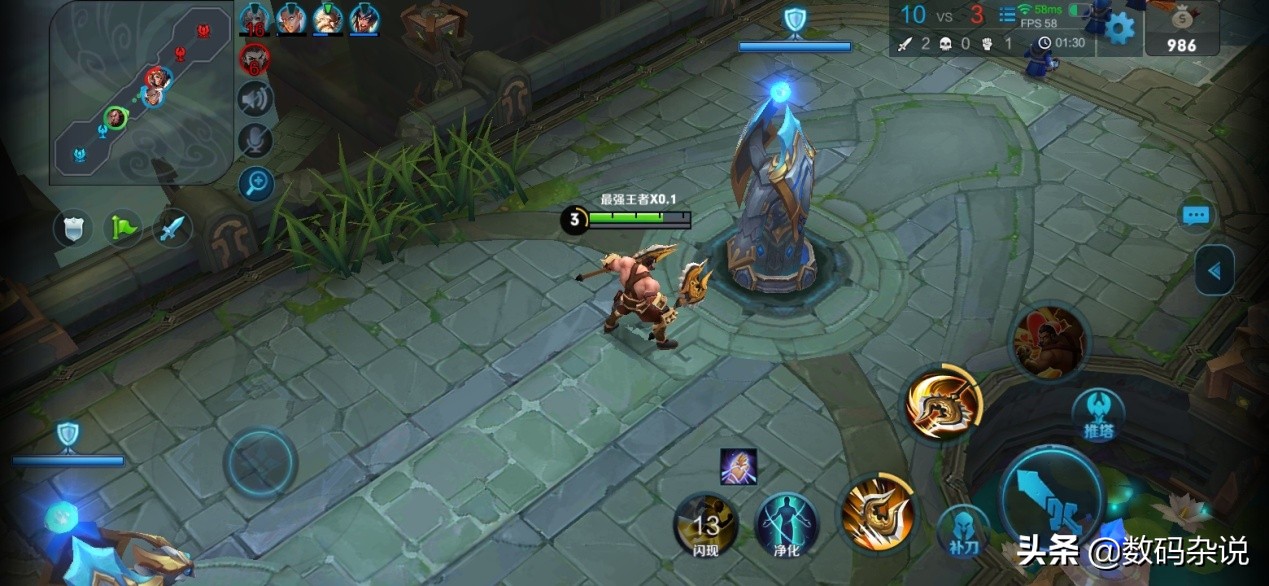The image size is (1269, 586).
Task: Tap the 推塔 tower attack button
Action: tap(1098, 414)
